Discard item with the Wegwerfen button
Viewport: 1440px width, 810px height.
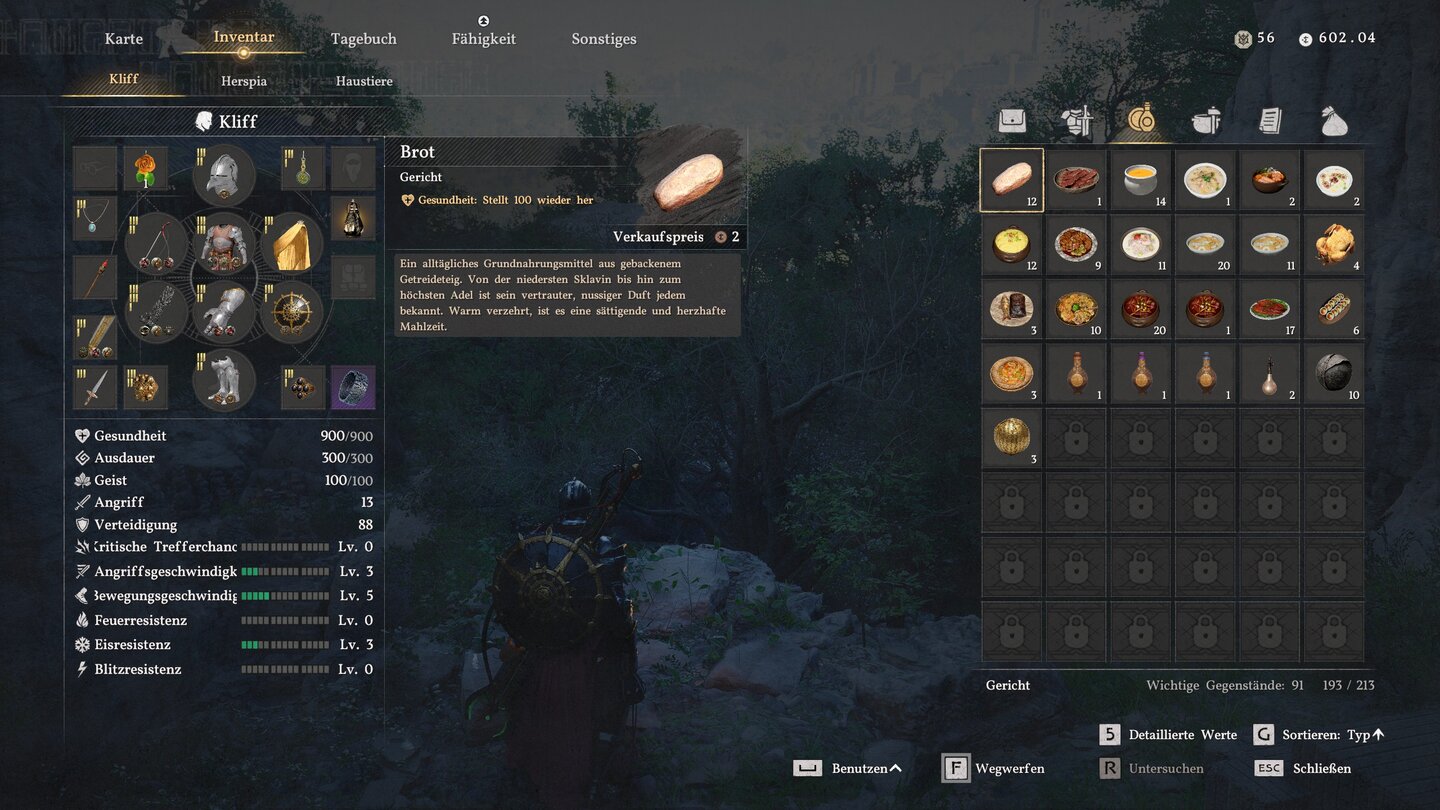click(995, 769)
